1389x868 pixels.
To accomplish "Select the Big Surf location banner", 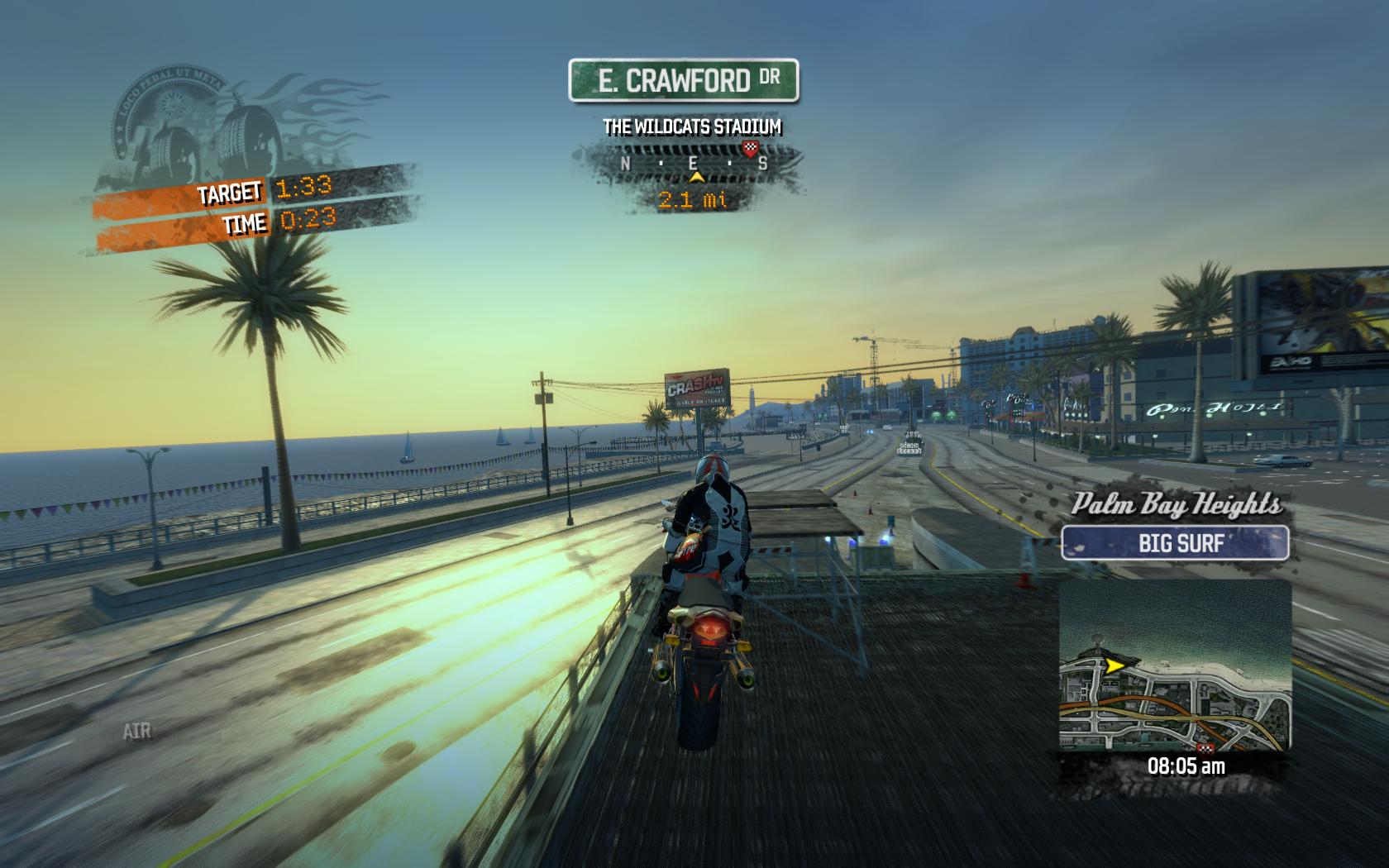I will coord(1175,543).
